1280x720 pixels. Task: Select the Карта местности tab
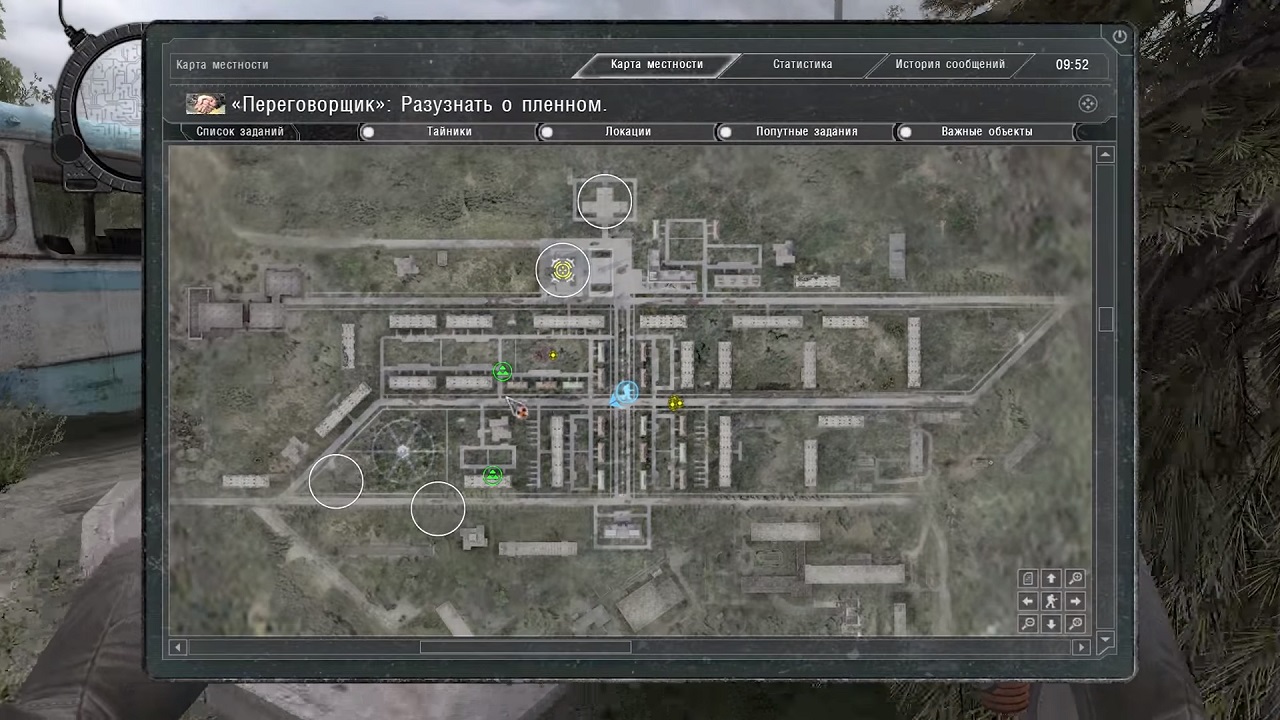(x=656, y=65)
